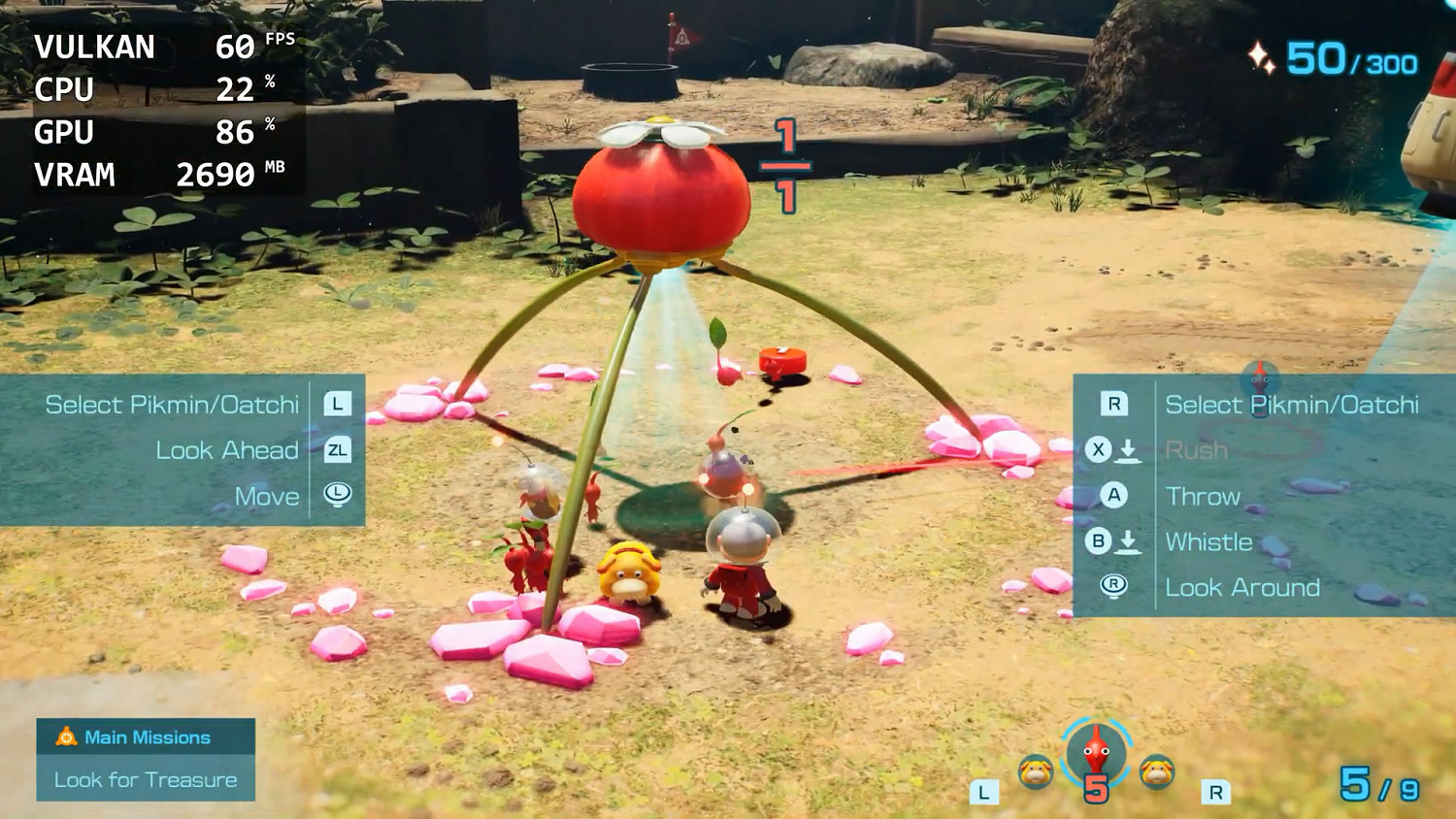Toggle the Rush ability with X
Screen dimensions: 1456x819
1100,450
